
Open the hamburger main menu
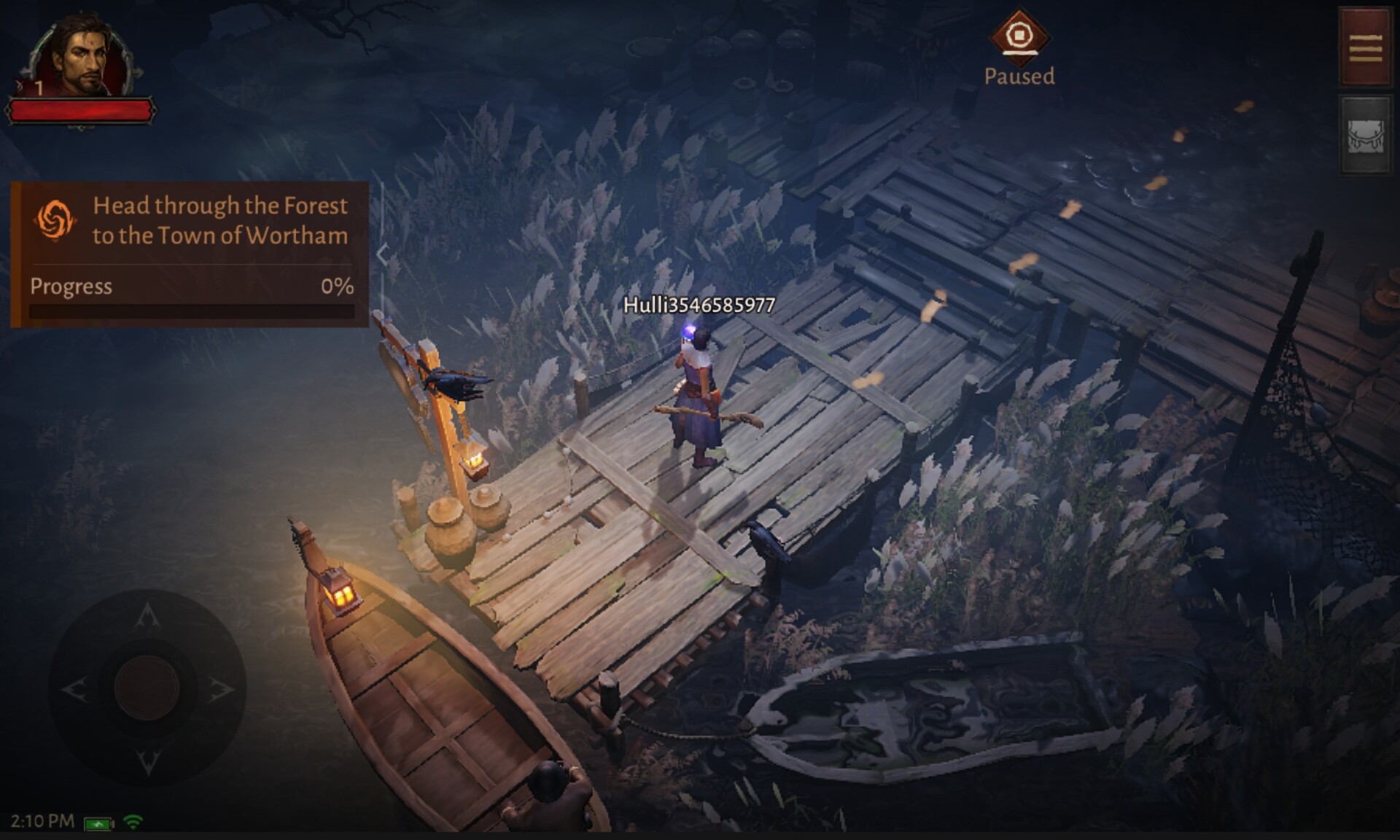click(1365, 47)
